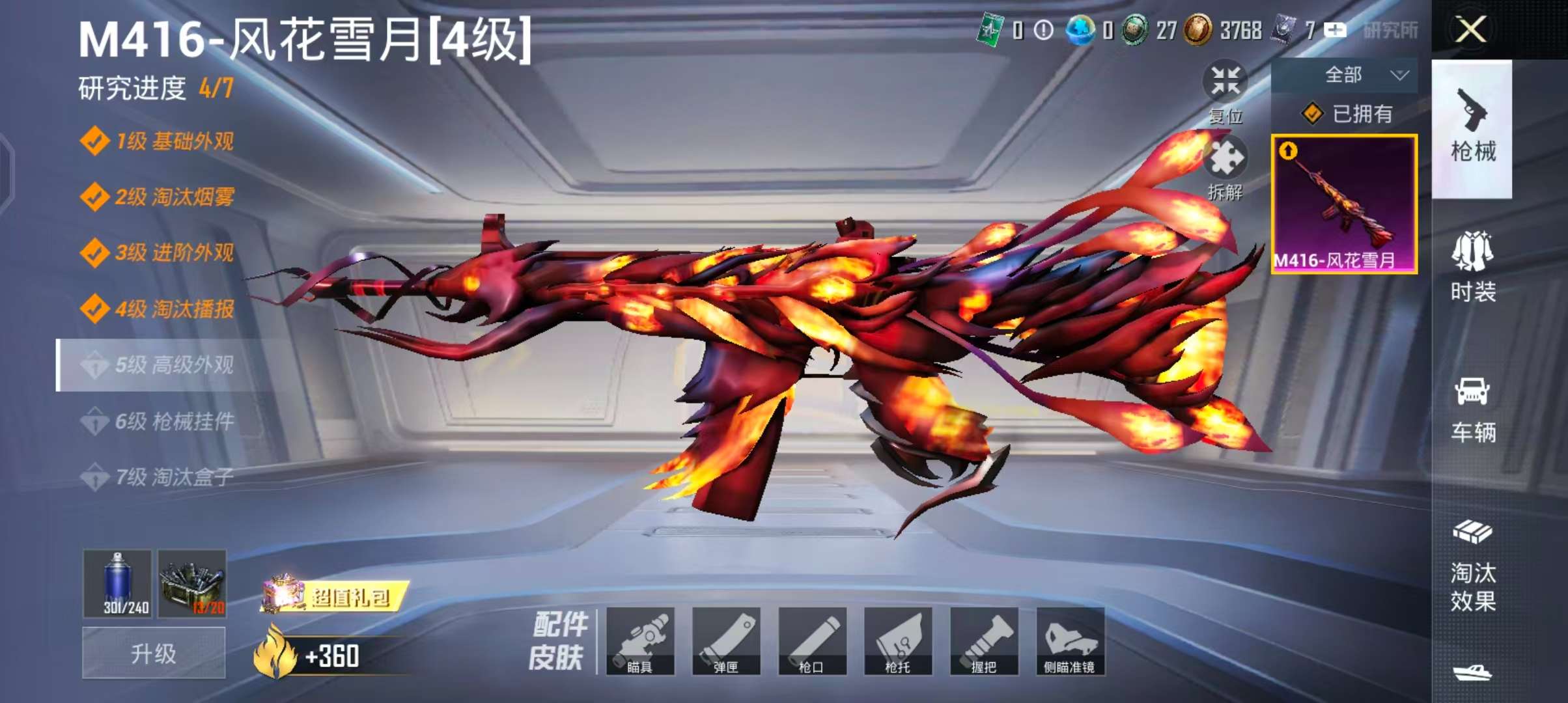Add more currency with the plus button
The width and height of the screenshot is (1568, 703).
click(1335, 30)
